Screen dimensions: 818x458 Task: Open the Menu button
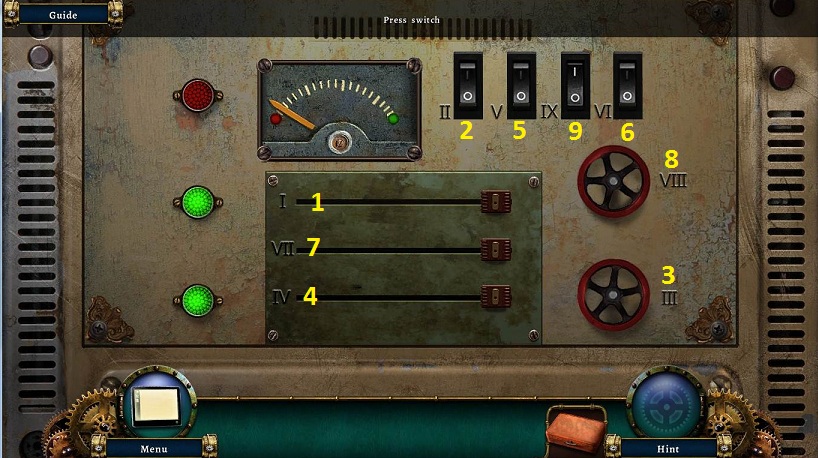(153, 448)
